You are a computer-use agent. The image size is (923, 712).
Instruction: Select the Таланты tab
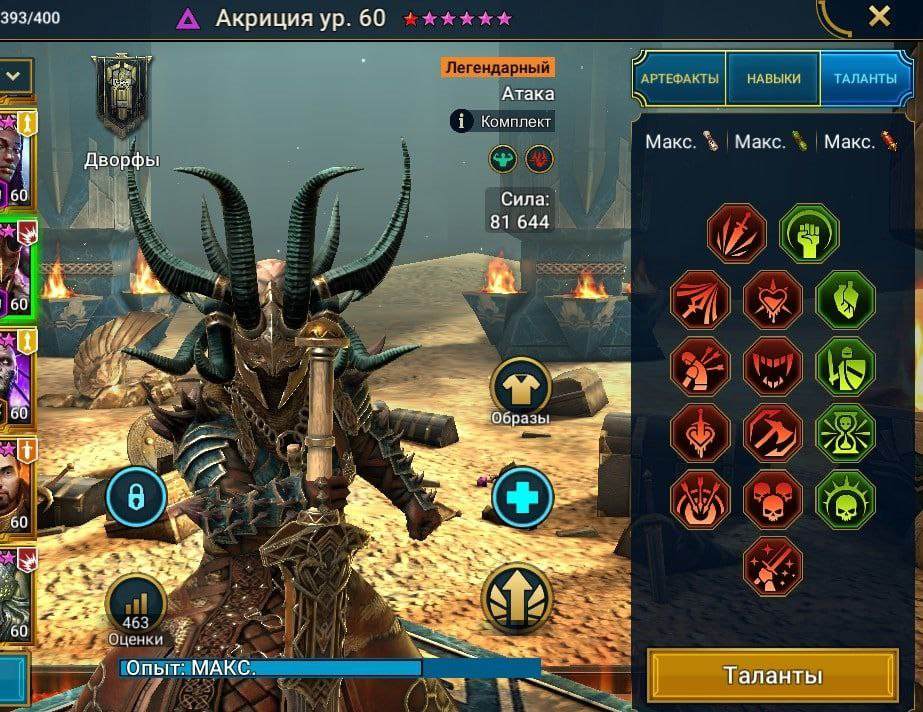(865, 79)
